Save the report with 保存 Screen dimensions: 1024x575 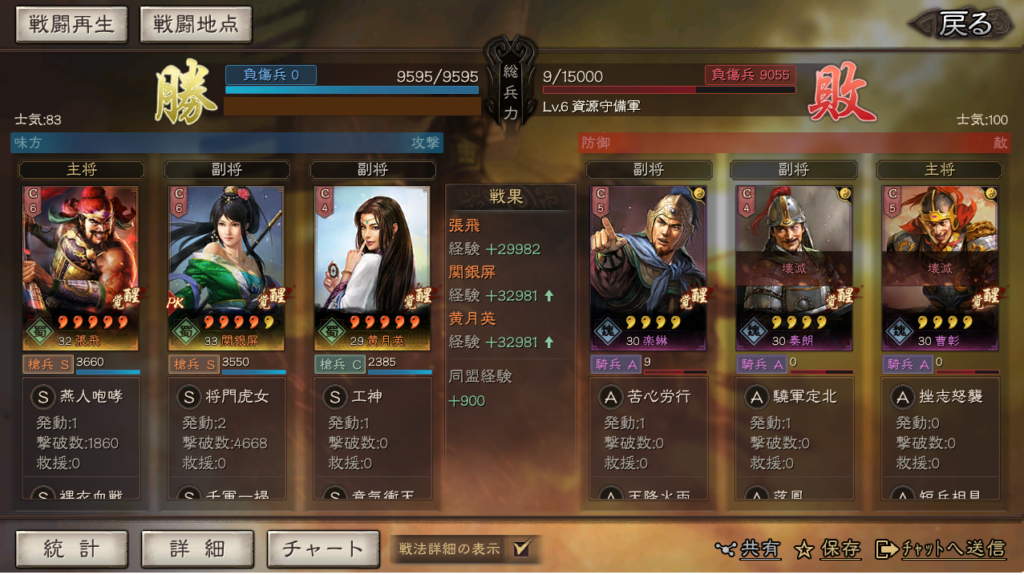[828, 548]
